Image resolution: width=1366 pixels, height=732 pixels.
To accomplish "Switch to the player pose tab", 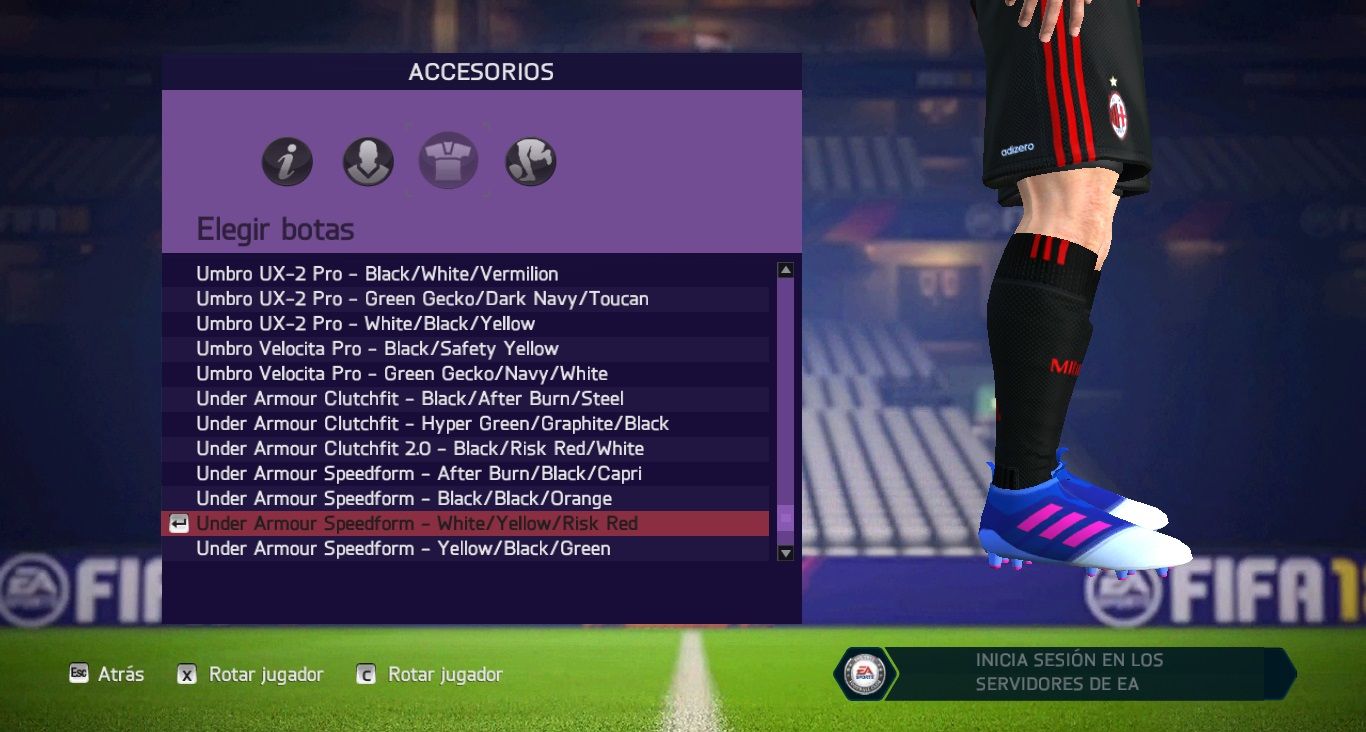I will click(530, 162).
